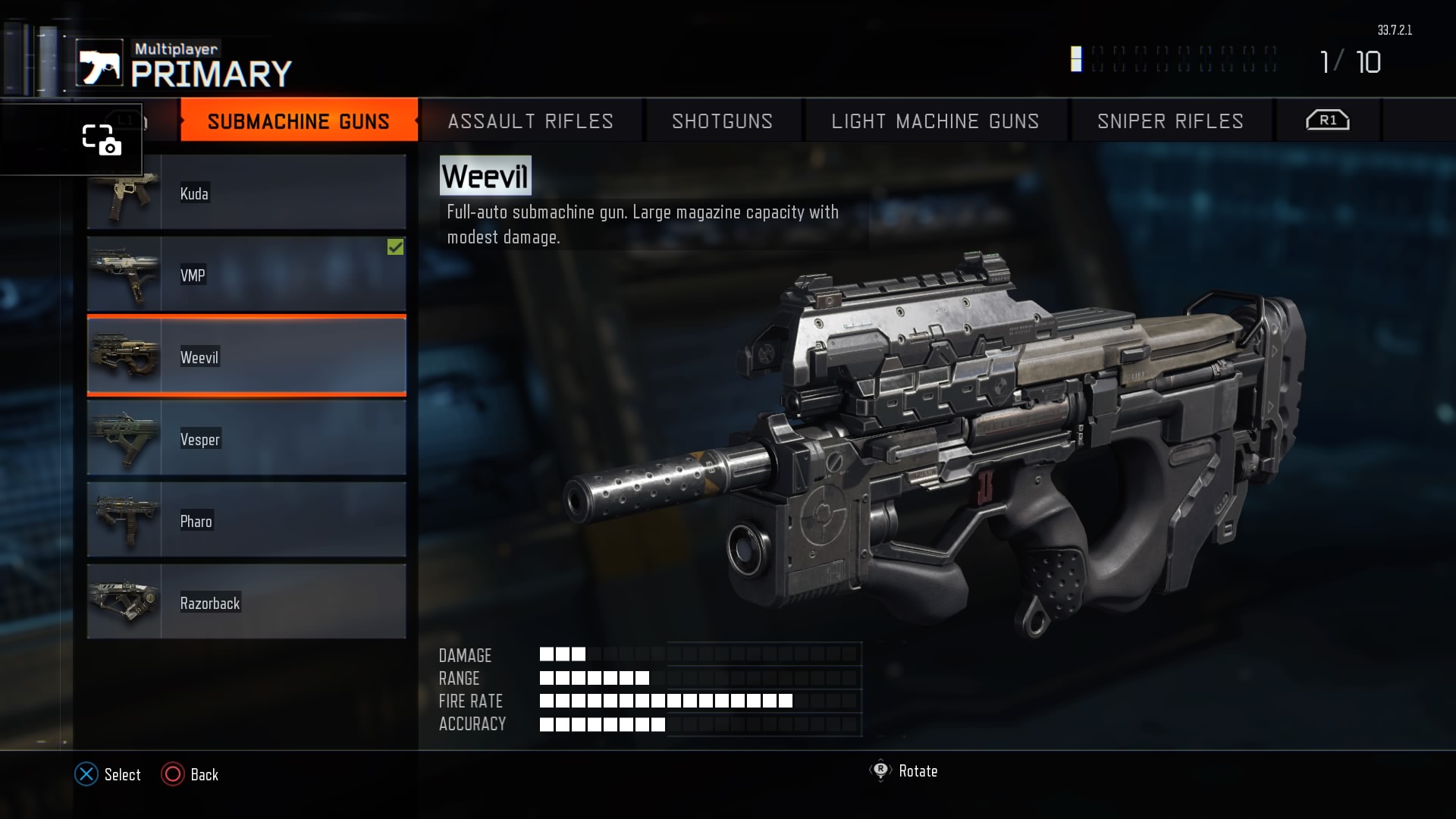Select the Vesper weapon entry

click(246, 438)
